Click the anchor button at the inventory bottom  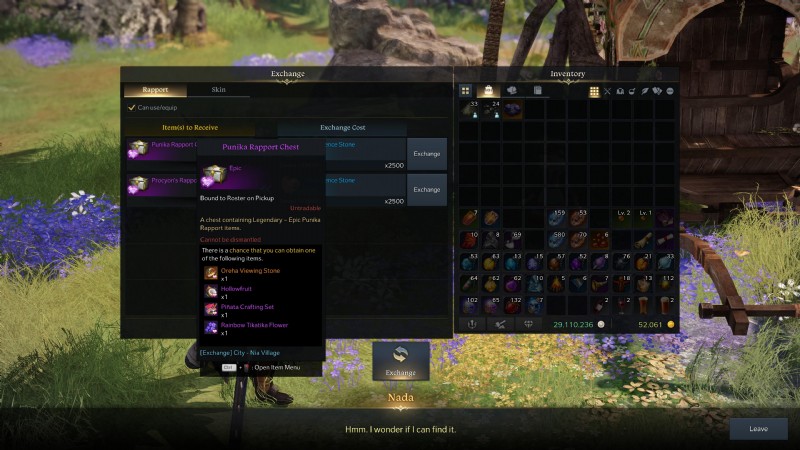point(469,324)
